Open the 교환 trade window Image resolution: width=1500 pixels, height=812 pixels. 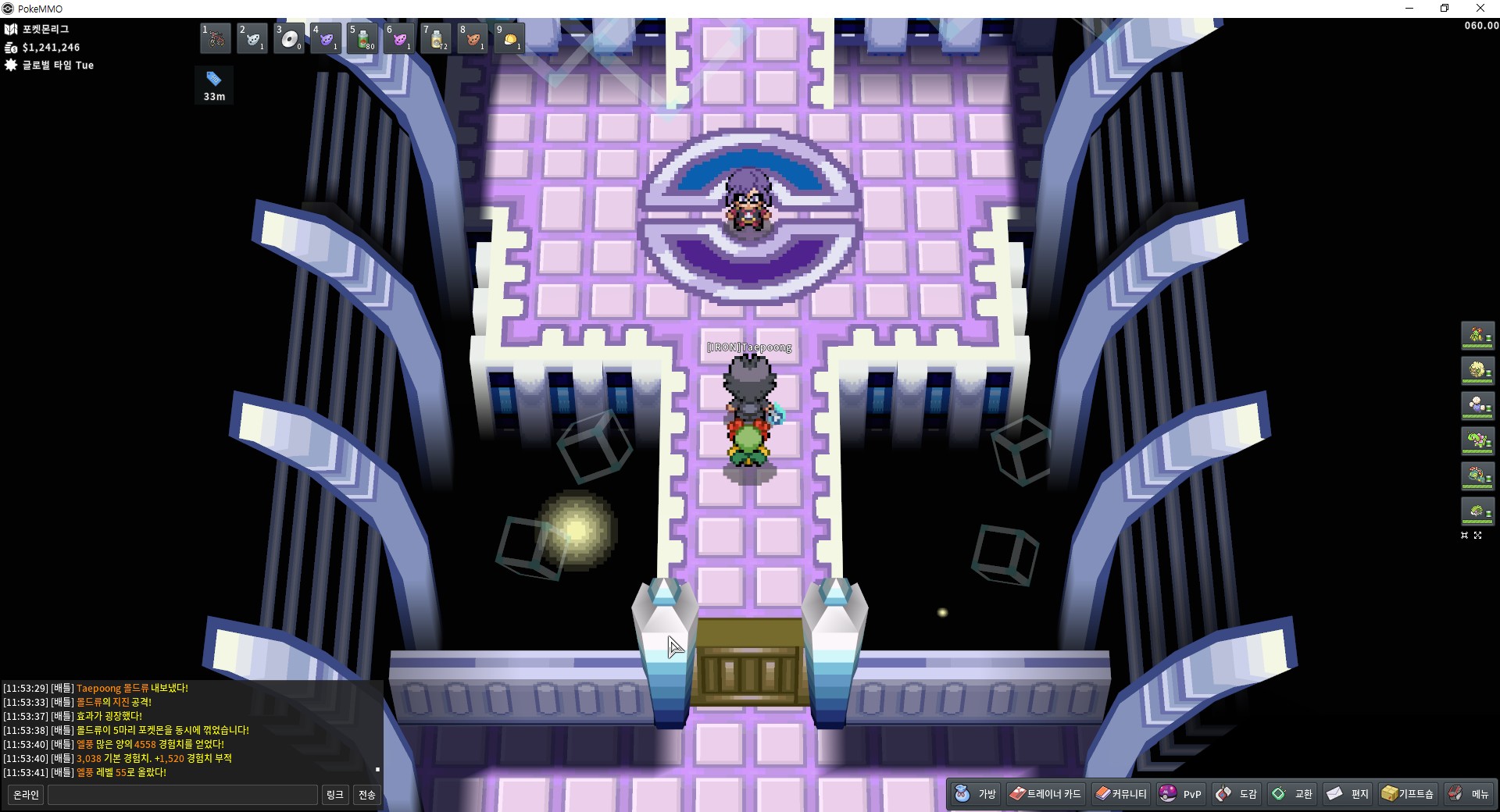1292,794
